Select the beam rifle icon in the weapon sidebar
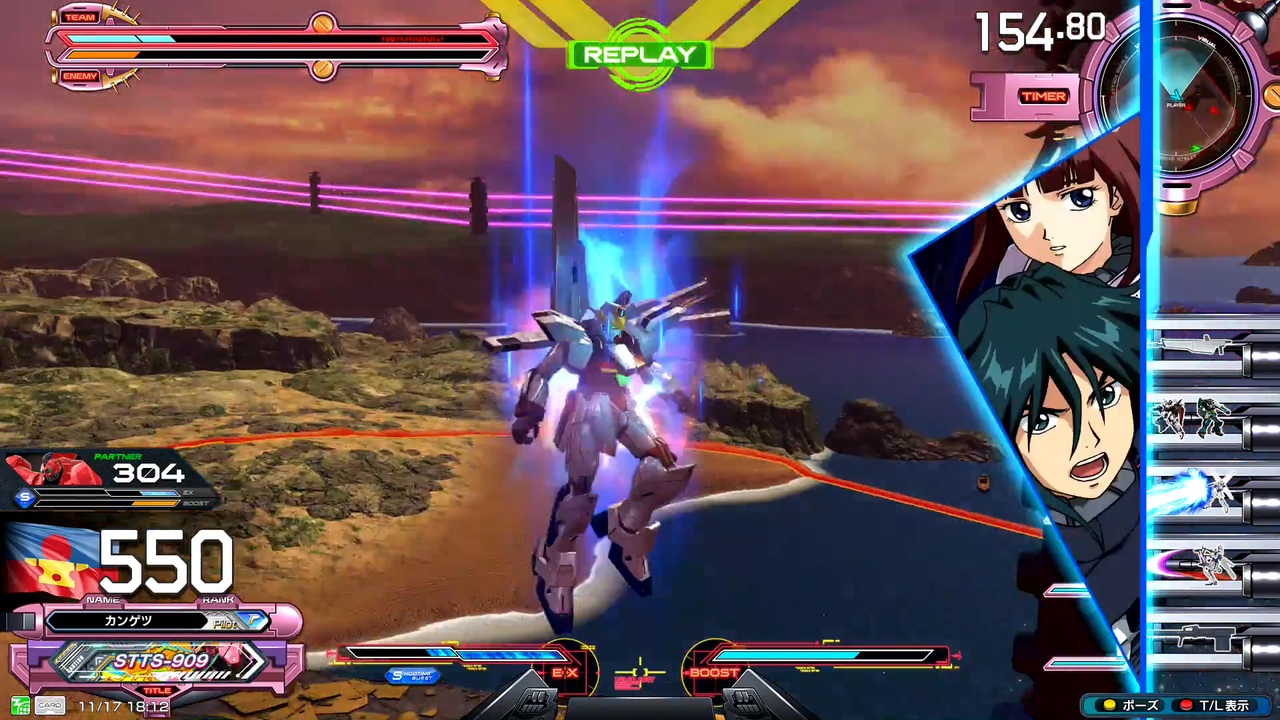 click(1195, 345)
